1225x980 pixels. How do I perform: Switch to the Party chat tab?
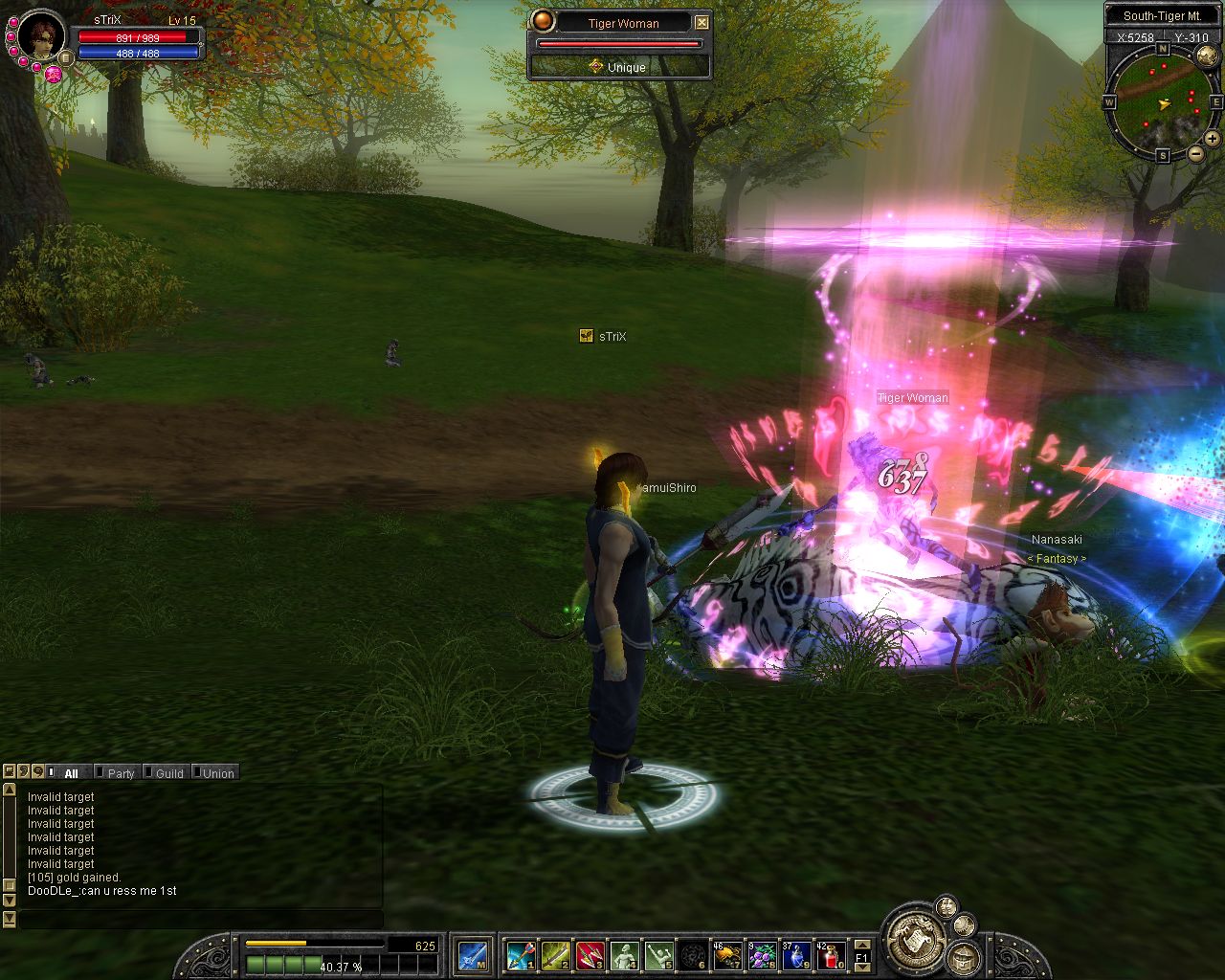121,773
